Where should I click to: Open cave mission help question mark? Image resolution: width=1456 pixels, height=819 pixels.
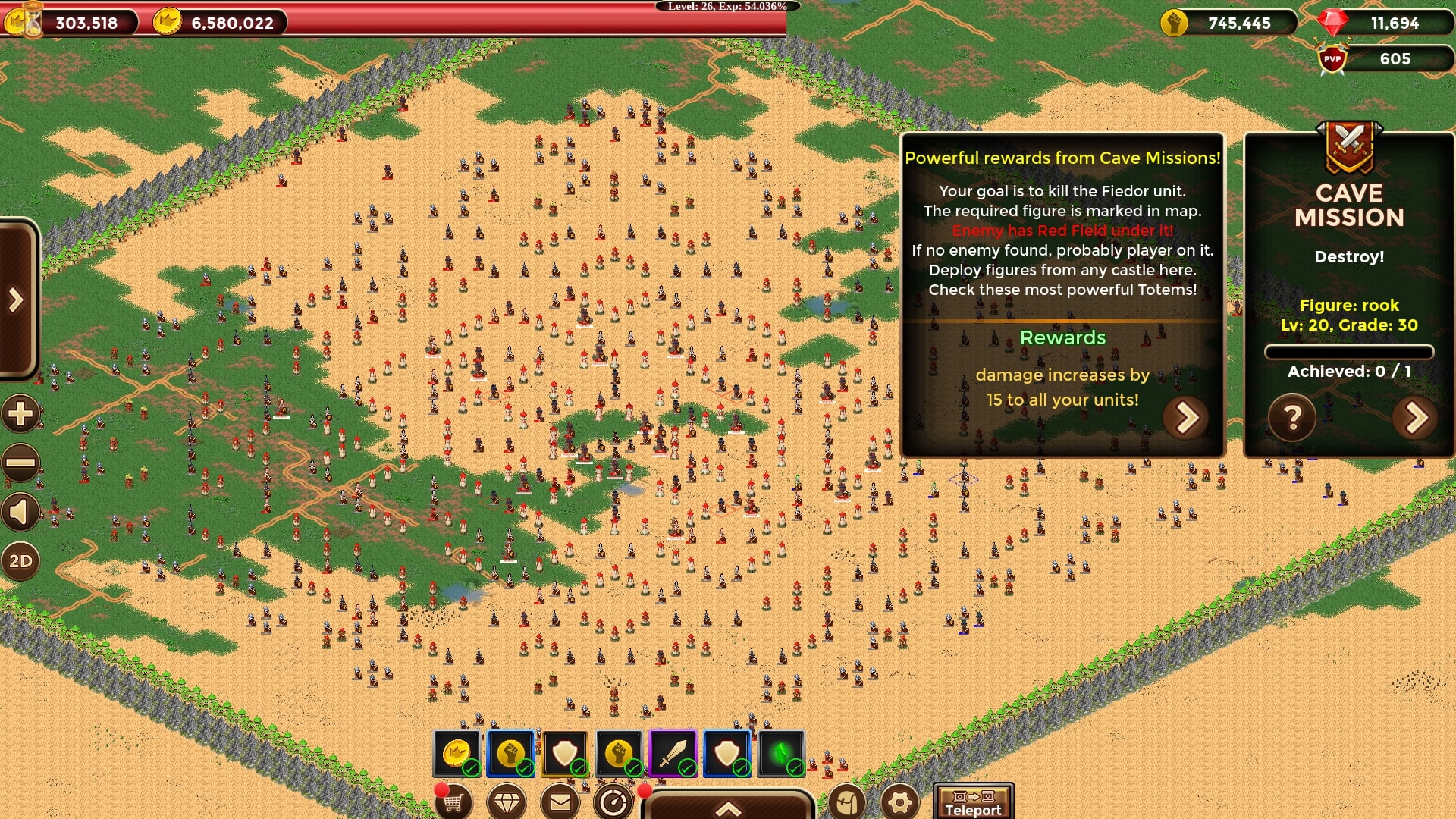click(1291, 417)
